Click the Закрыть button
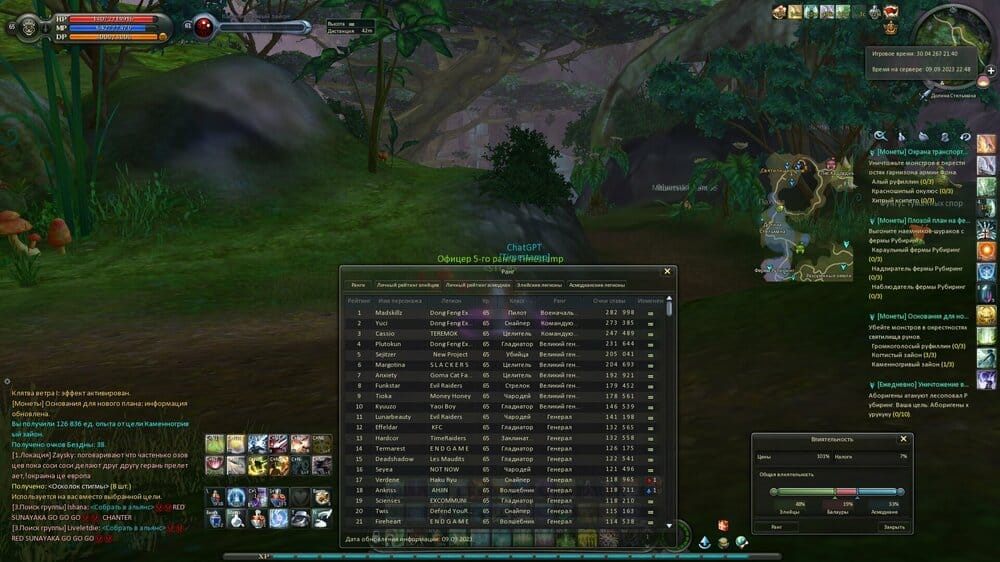 [x=880, y=526]
